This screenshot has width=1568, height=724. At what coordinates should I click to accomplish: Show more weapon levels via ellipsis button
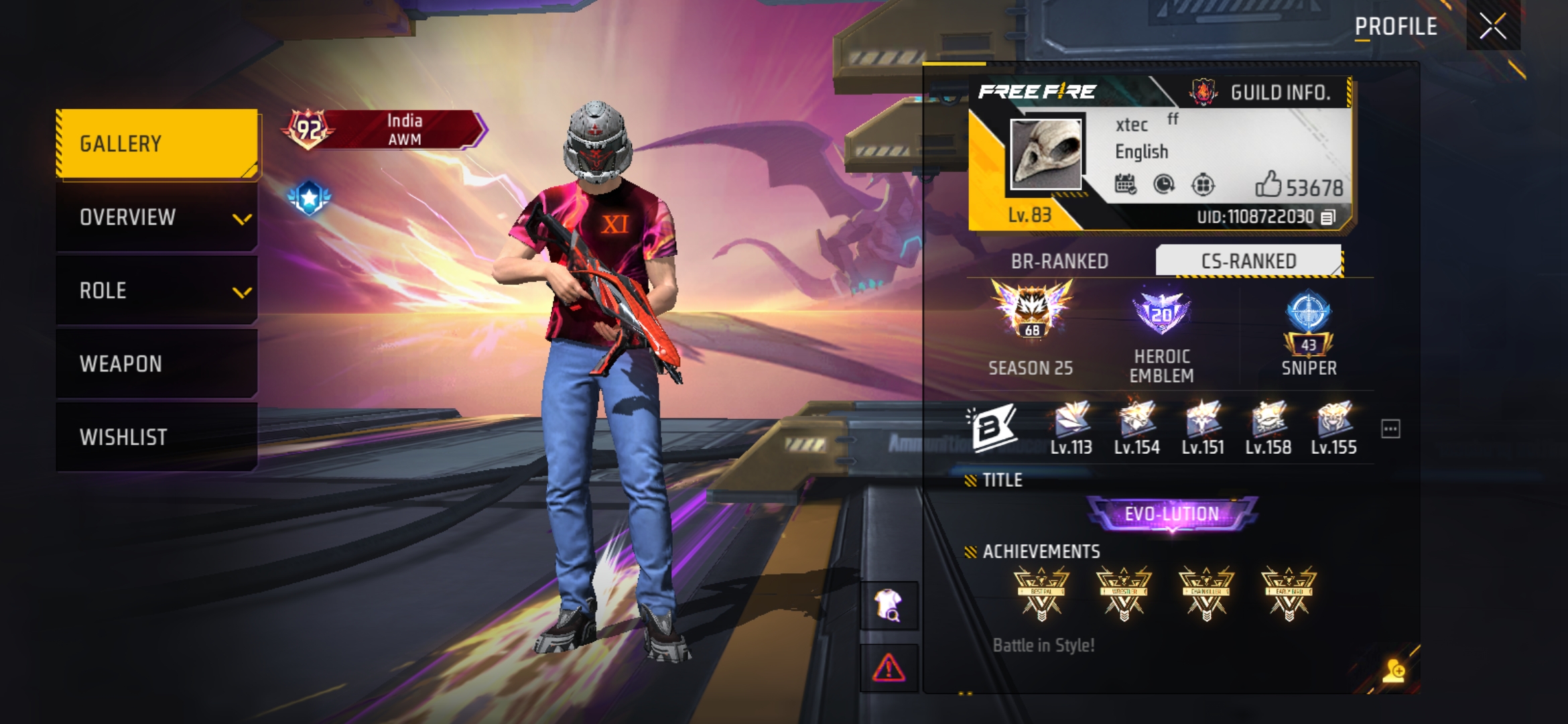[x=1390, y=429]
